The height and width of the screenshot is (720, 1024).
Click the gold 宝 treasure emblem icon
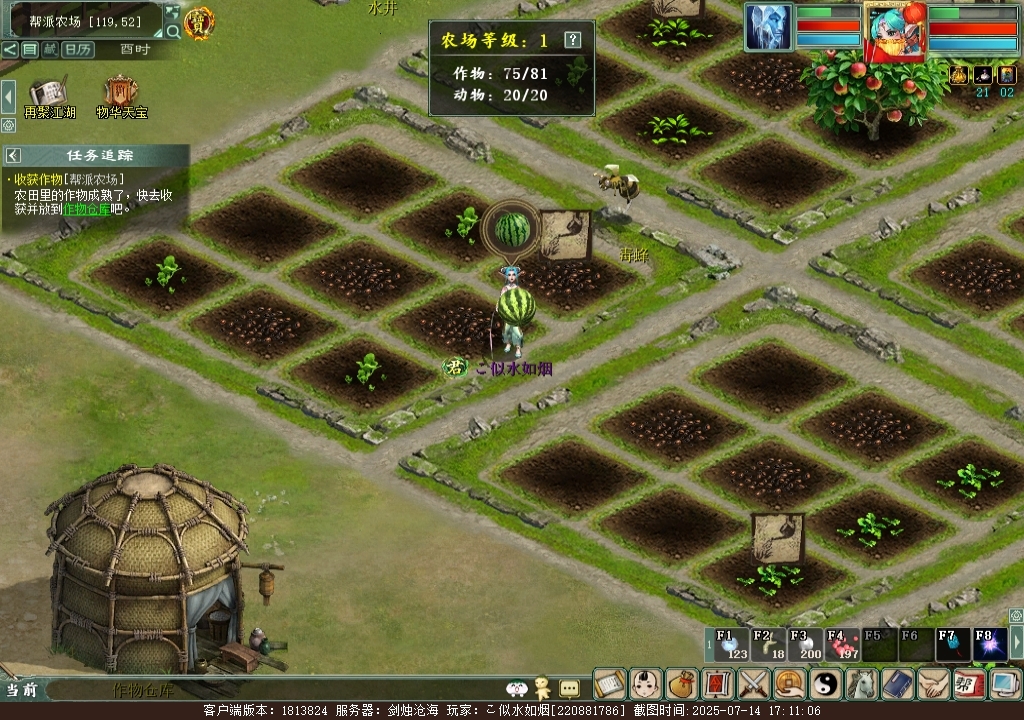pyautogui.click(x=199, y=23)
